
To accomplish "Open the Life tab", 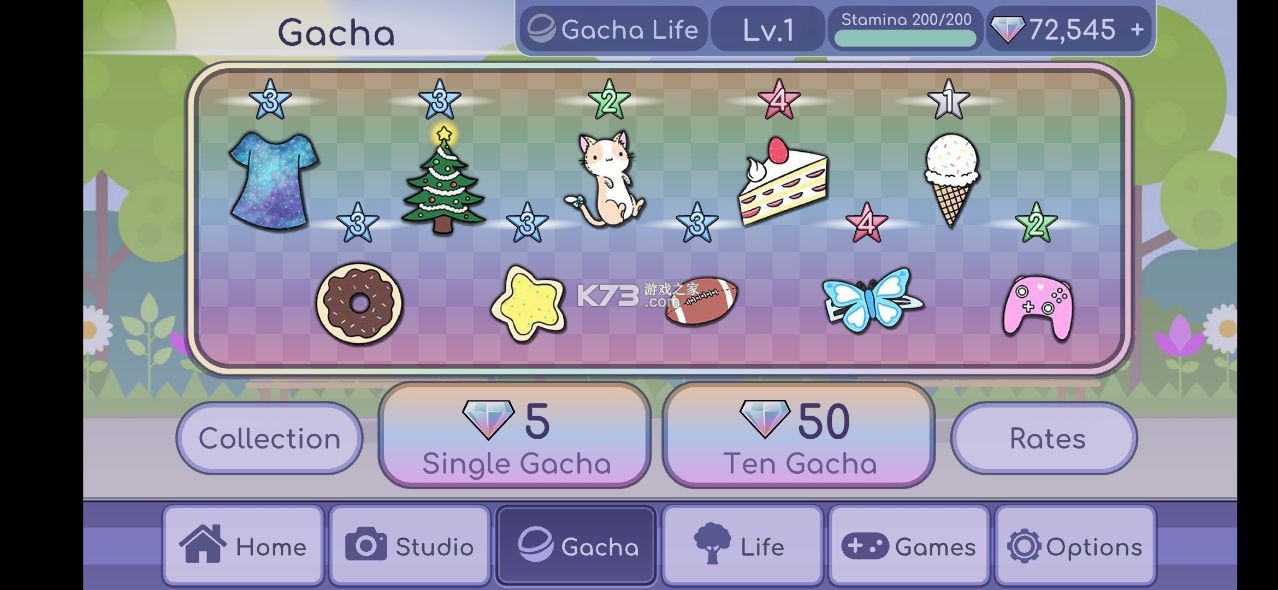I will click(x=742, y=546).
